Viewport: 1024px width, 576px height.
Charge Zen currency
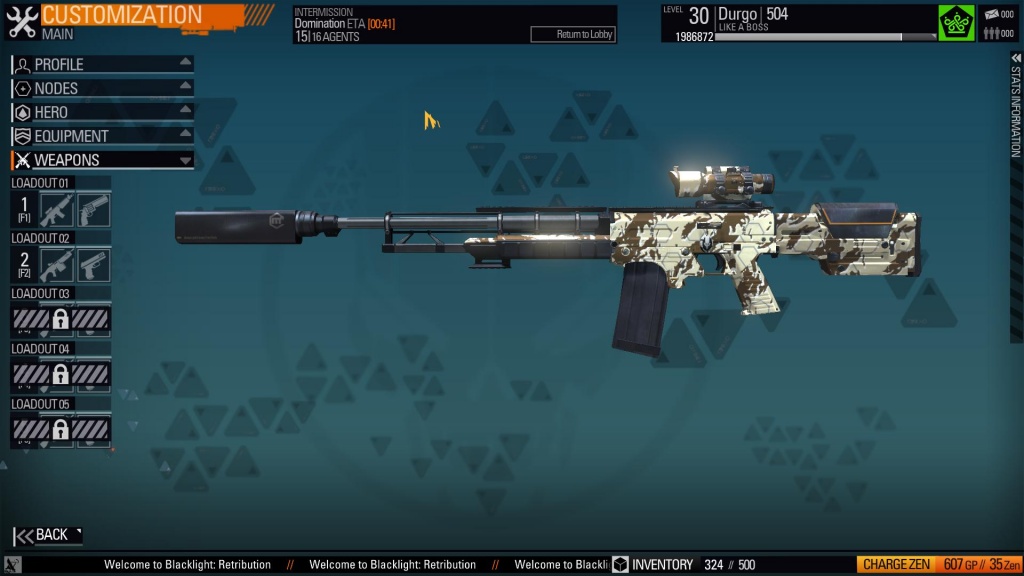tap(898, 565)
